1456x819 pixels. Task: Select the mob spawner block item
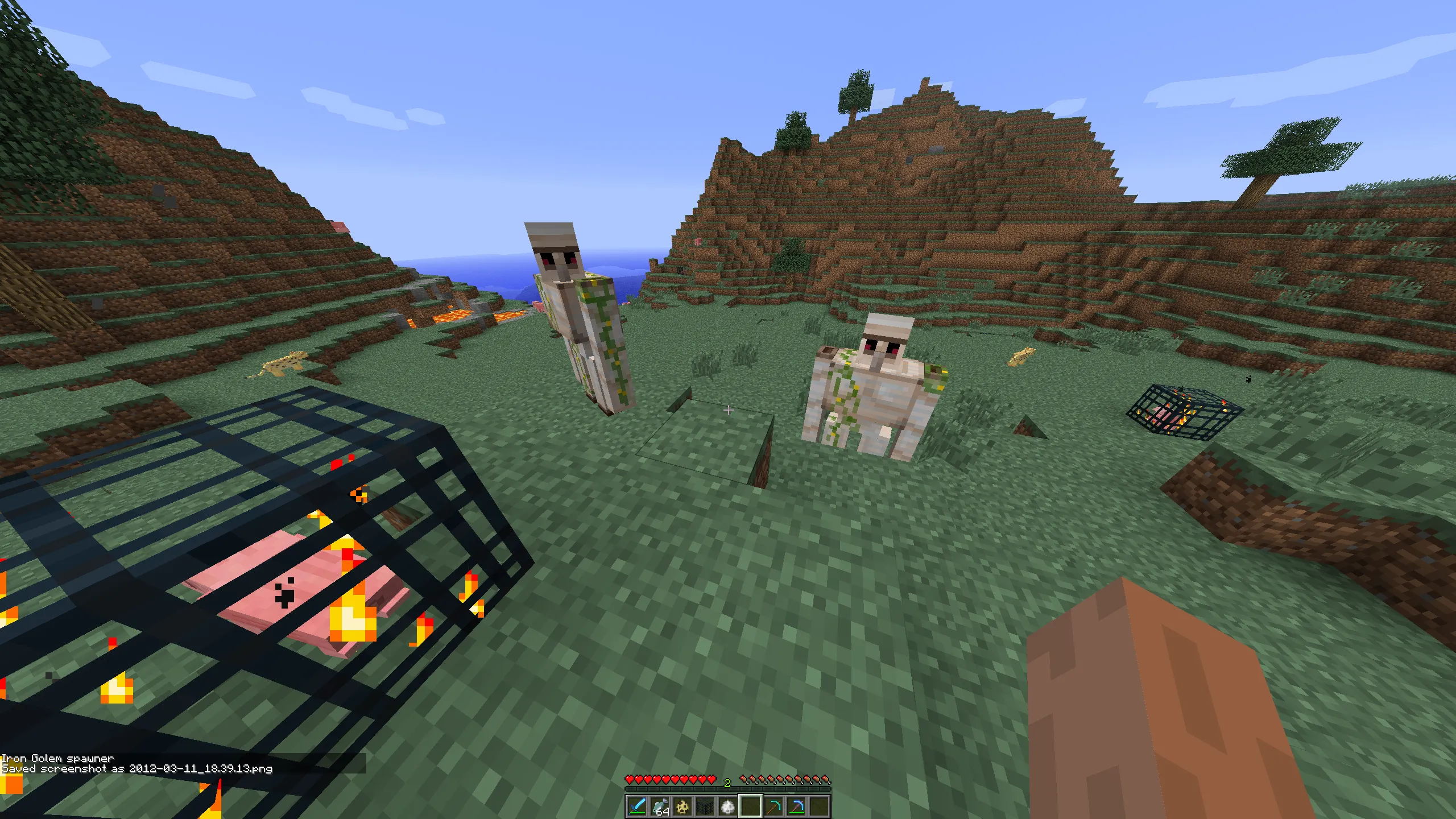click(705, 808)
